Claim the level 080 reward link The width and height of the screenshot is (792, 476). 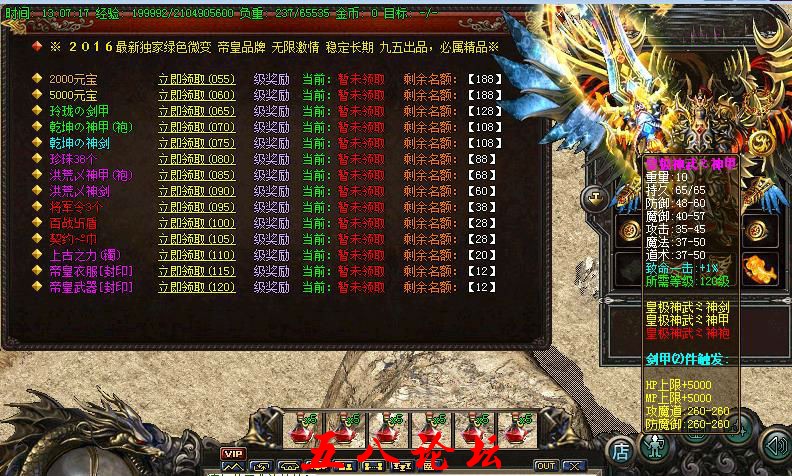[196, 159]
